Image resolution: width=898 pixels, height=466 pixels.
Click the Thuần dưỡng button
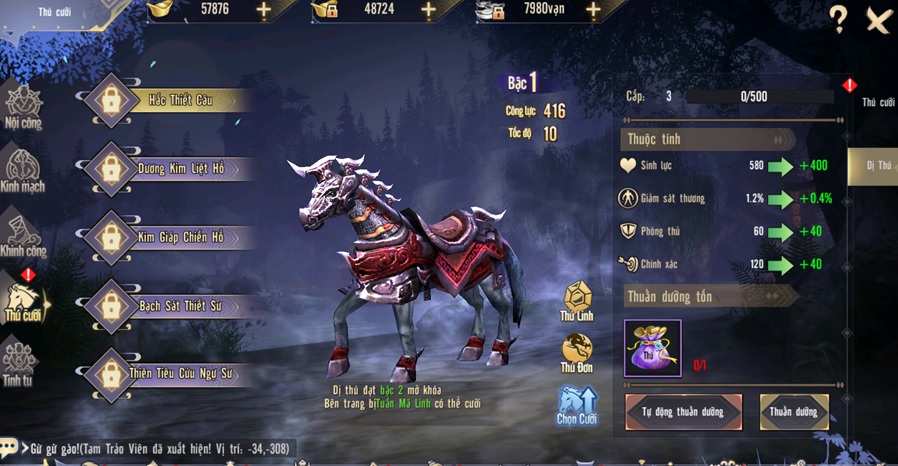pos(794,412)
